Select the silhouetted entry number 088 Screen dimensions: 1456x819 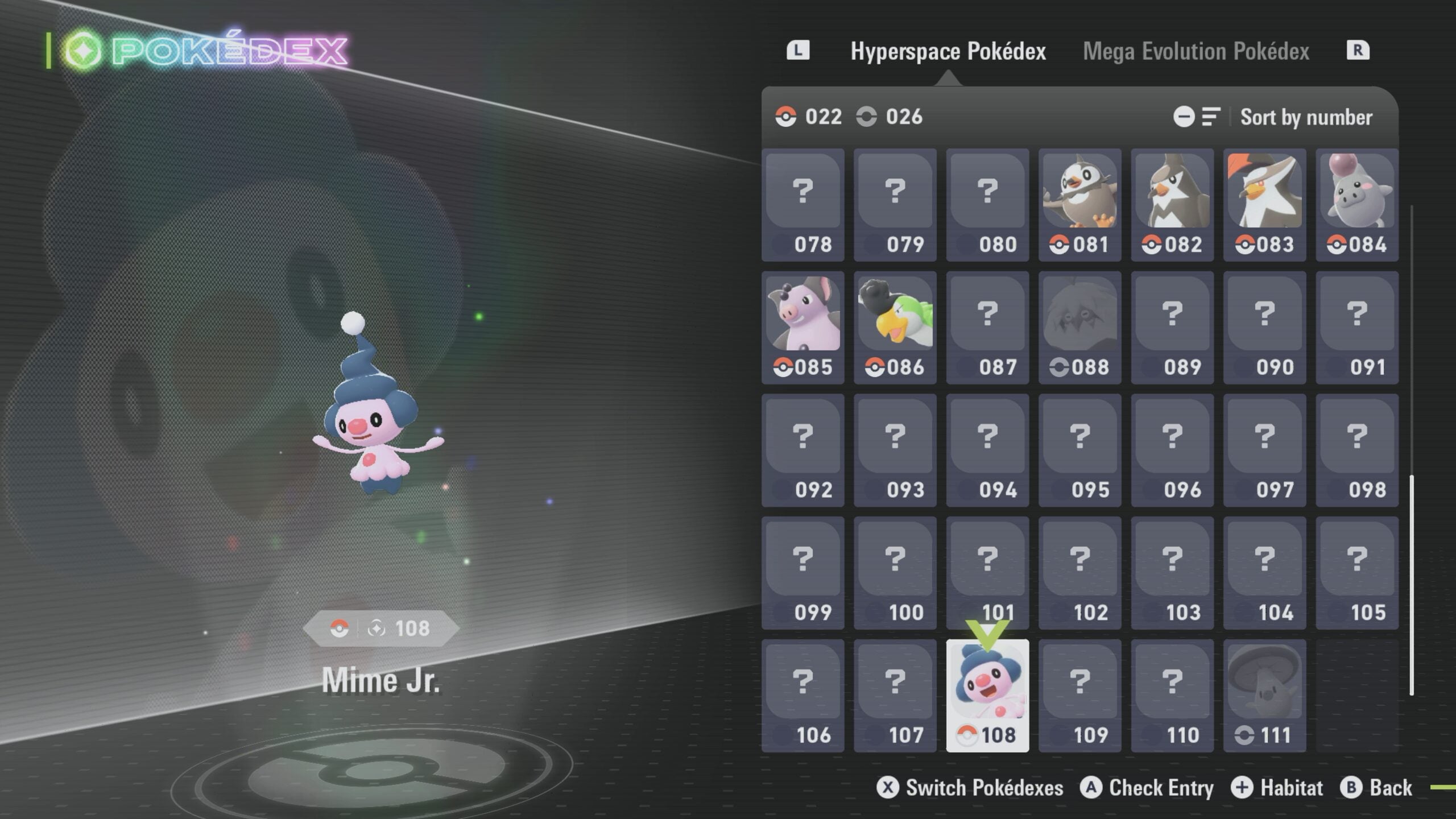coord(1079,328)
